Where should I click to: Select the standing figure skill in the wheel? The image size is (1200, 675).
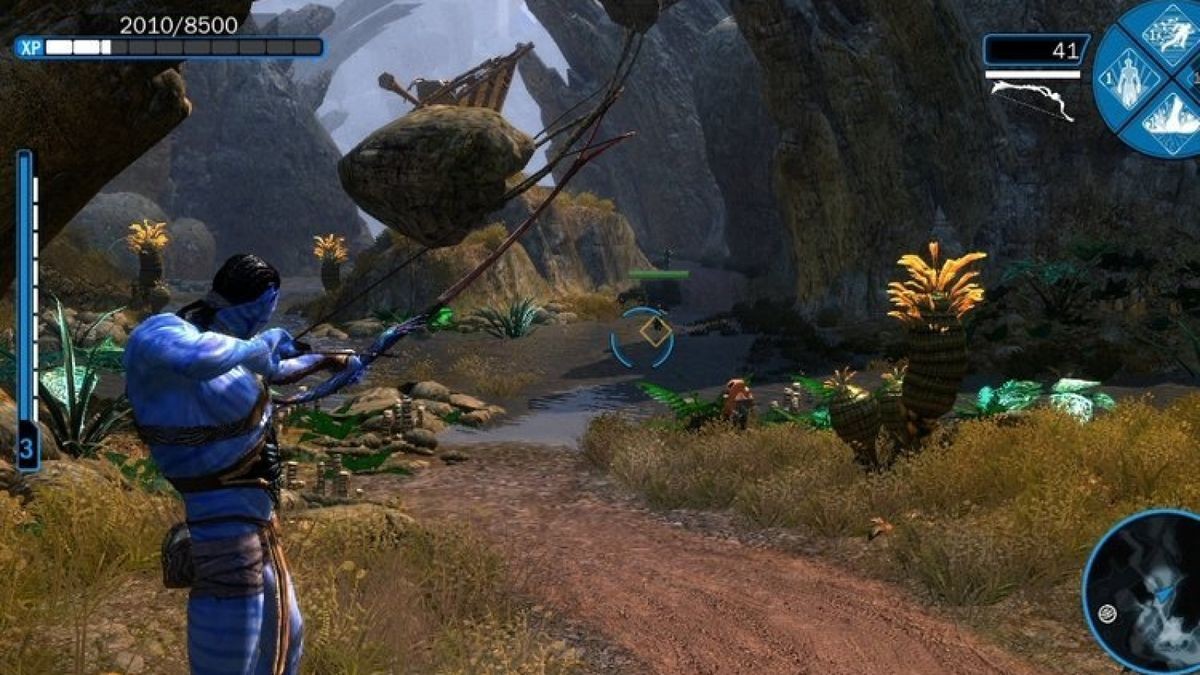coord(1130,78)
